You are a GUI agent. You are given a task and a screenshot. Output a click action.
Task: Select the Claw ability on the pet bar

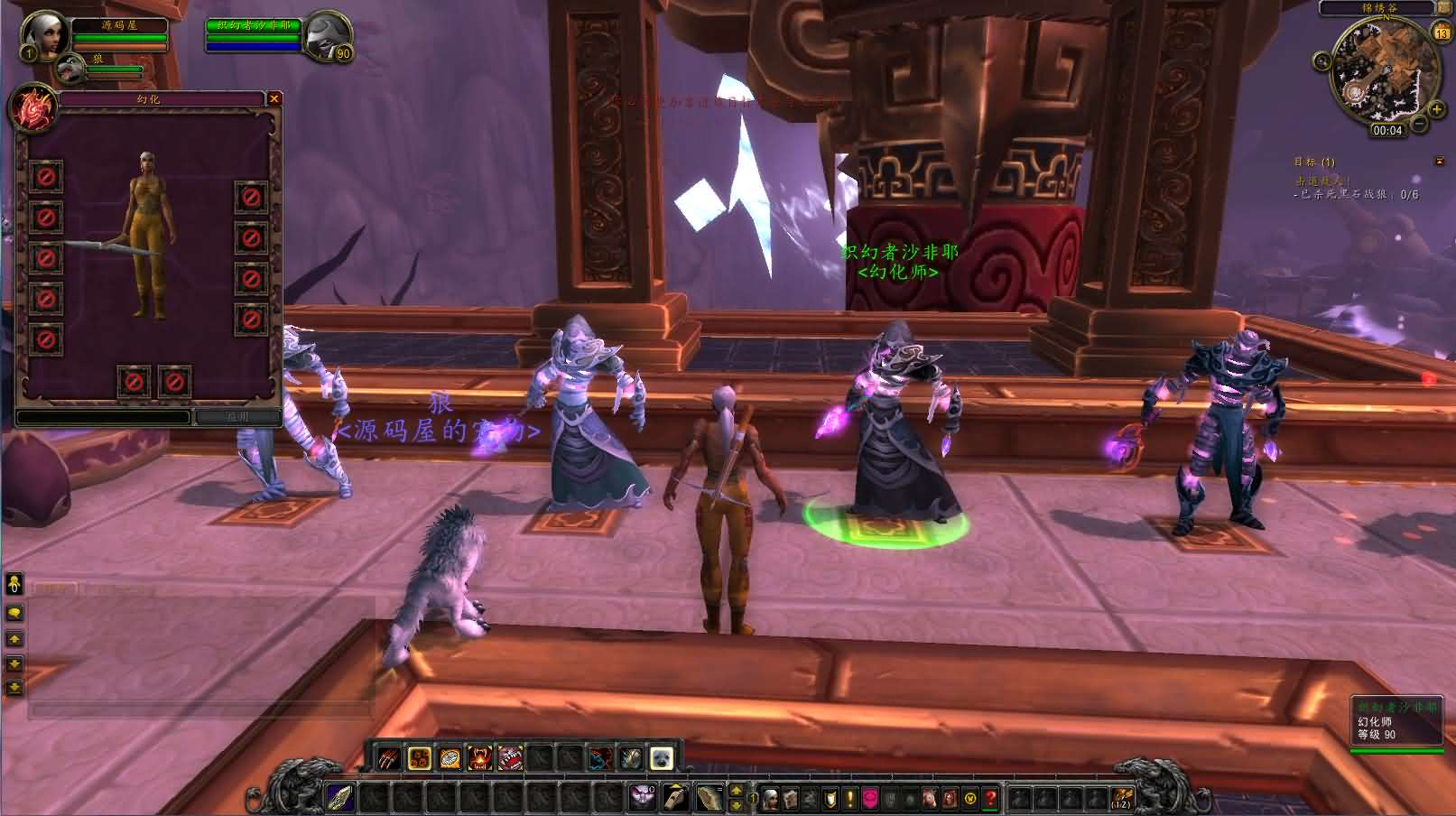387,758
